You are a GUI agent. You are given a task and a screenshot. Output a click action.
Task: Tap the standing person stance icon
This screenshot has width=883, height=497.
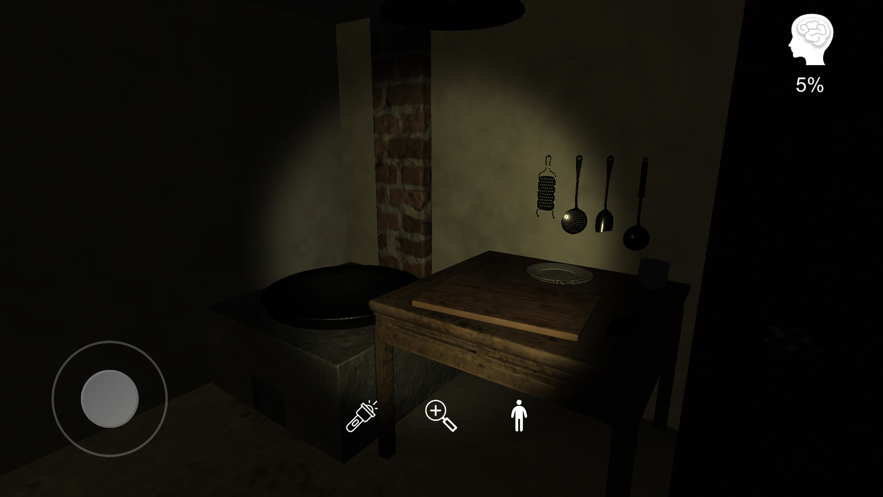(518, 415)
